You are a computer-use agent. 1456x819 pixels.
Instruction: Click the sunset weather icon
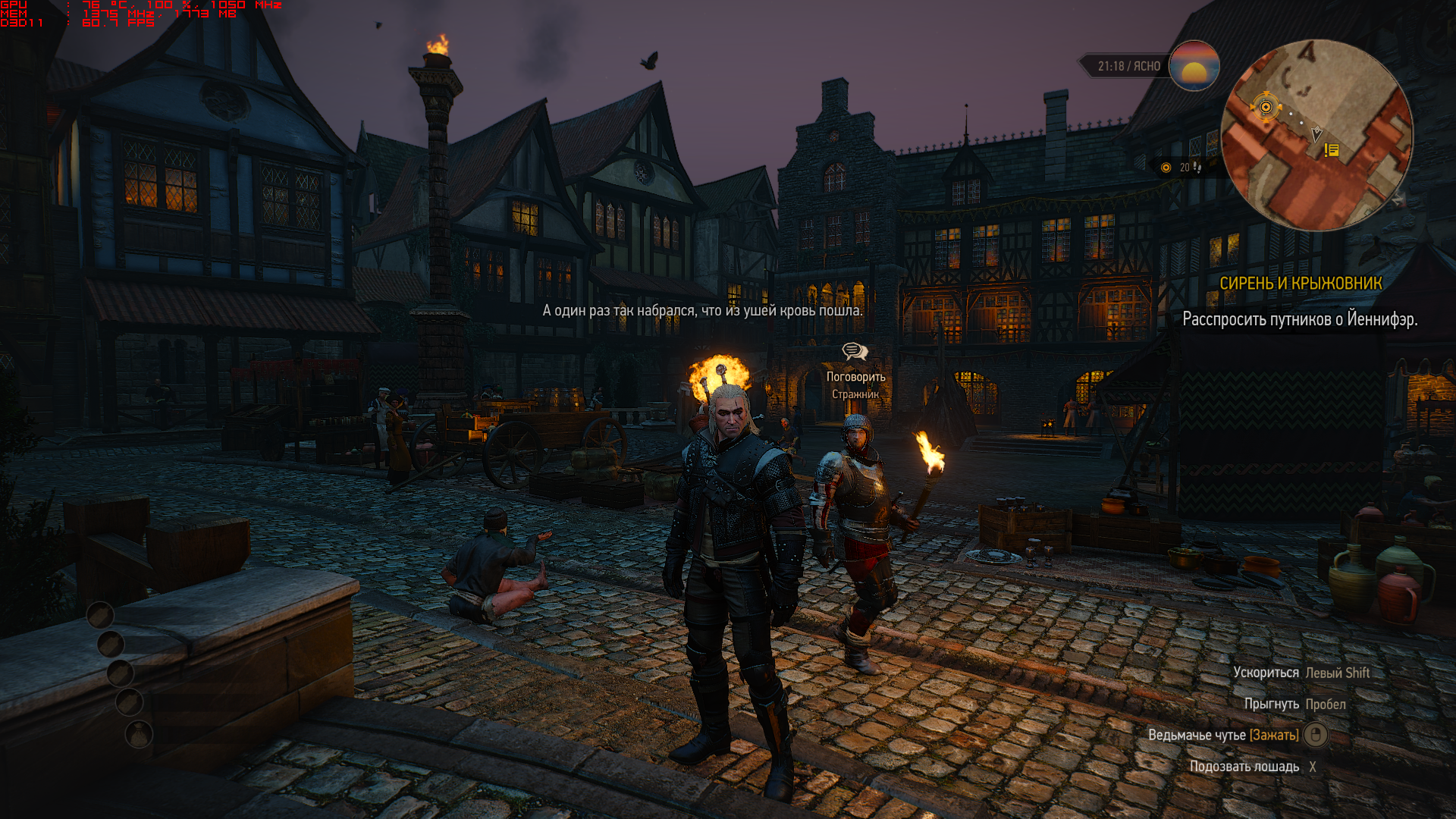click(1194, 66)
